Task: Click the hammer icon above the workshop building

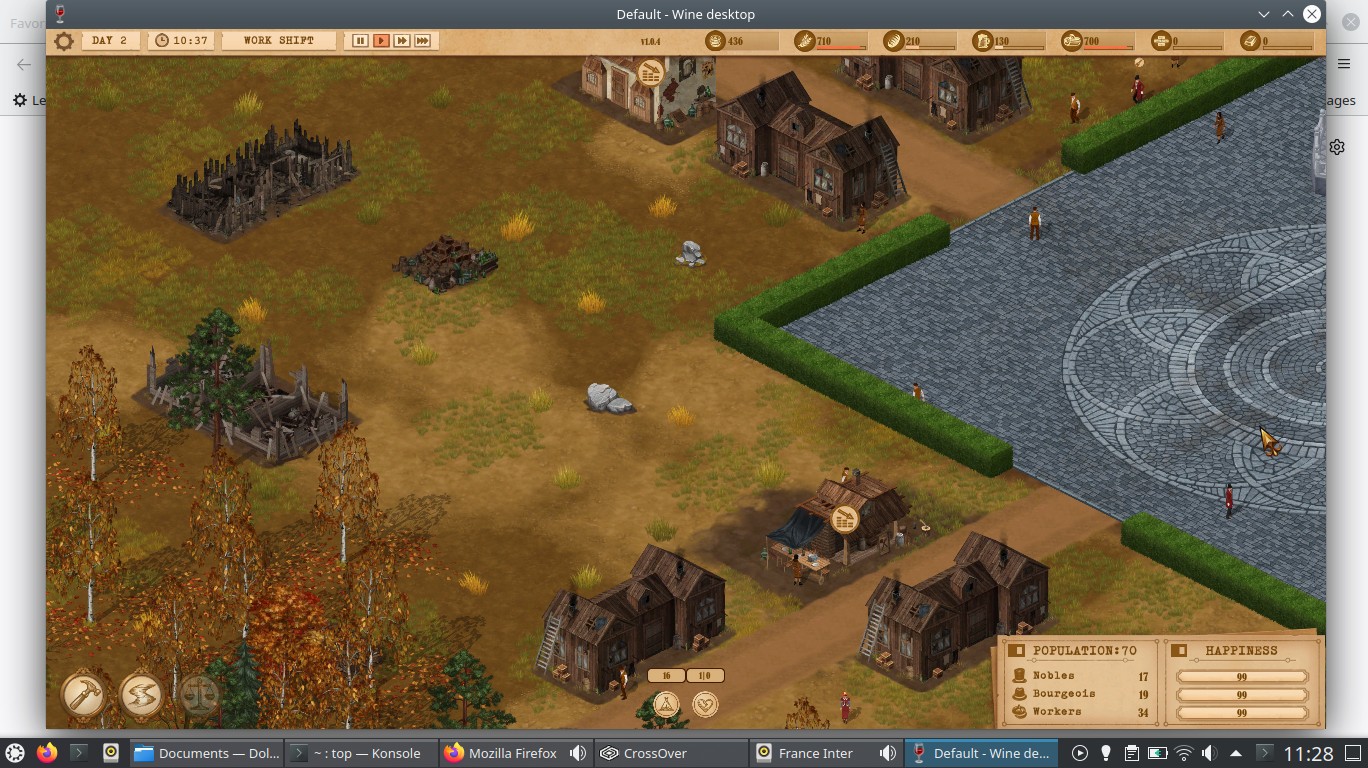Action: pos(843,519)
